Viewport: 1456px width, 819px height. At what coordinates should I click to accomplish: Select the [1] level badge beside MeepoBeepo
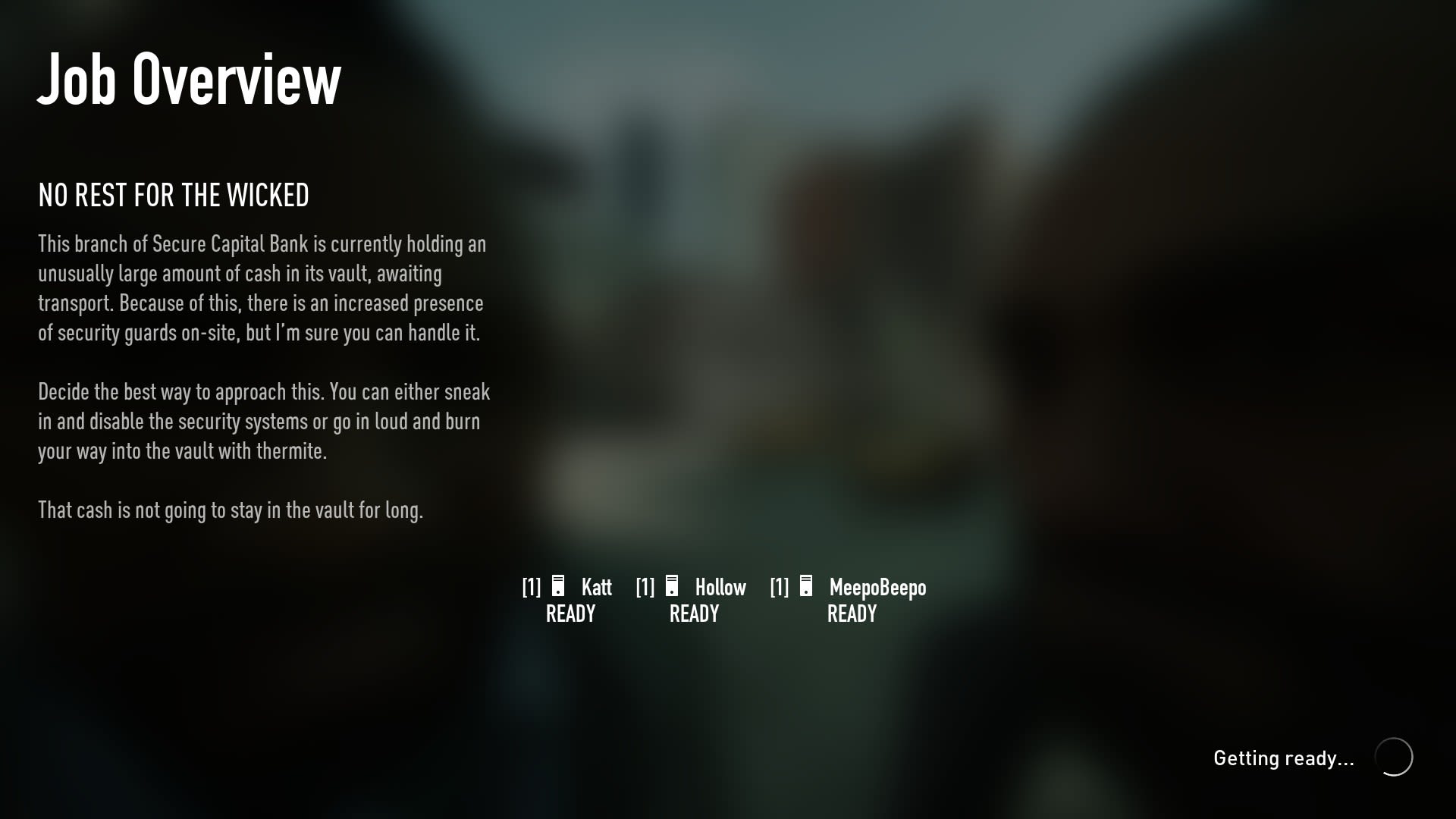click(778, 587)
